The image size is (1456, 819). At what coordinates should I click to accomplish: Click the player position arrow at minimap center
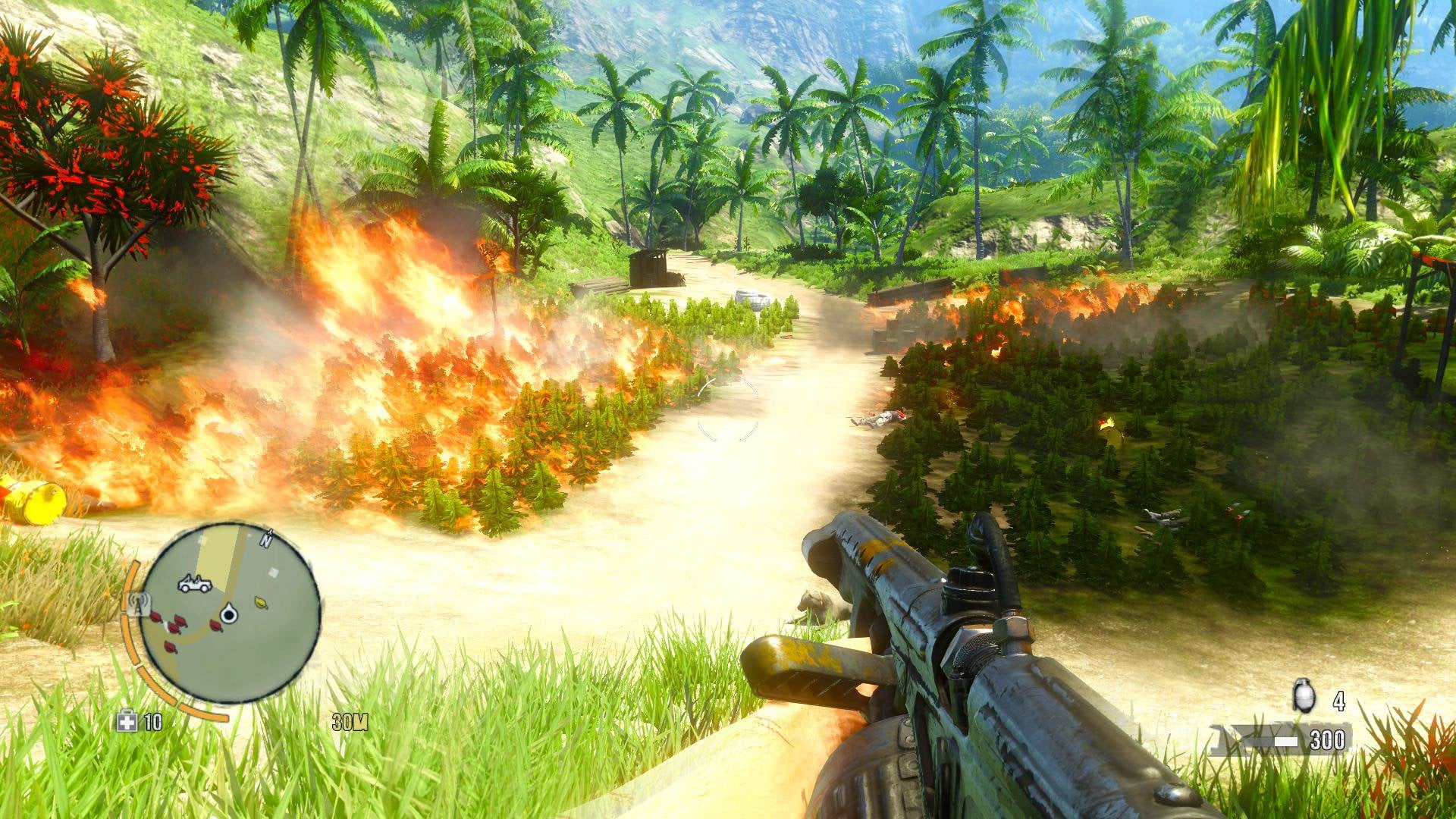click(229, 615)
